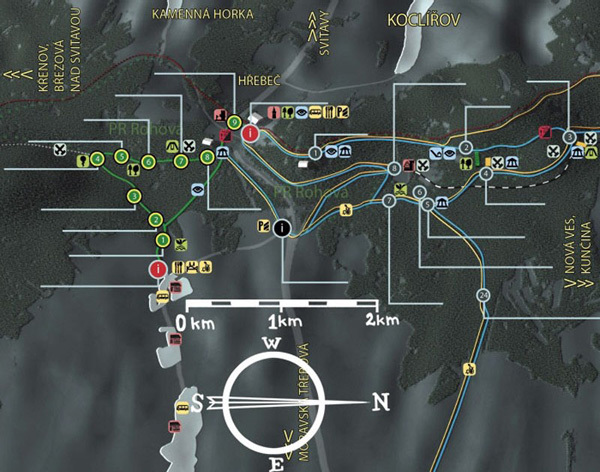The height and width of the screenshot is (472, 600).
Task: Select gray route marker number 3
Action: [568, 137]
